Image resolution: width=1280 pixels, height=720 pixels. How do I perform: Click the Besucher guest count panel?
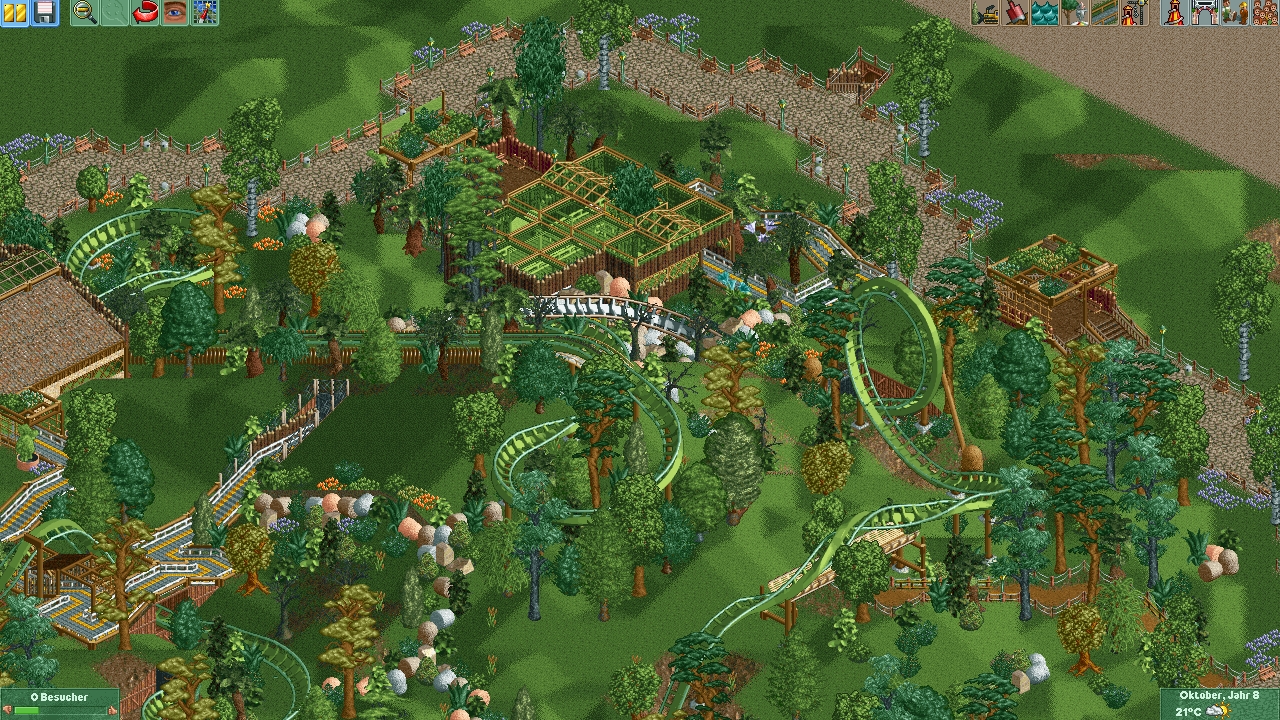tap(60, 703)
